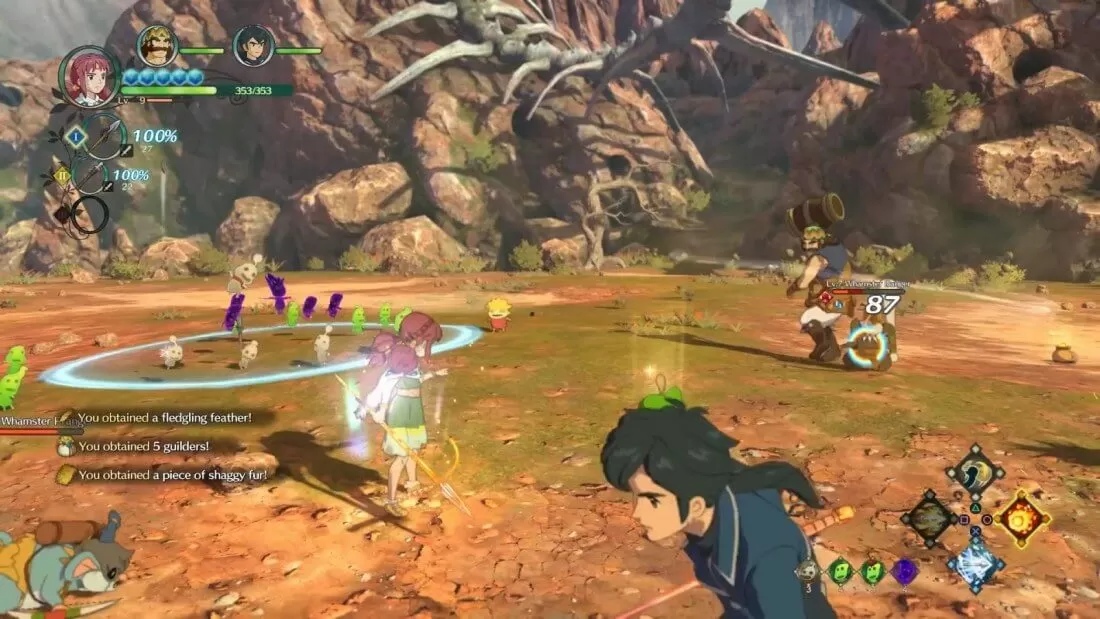The width and height of the screenshot is (1100, 619).
Task: Click the 5 guilders loot notification
Action: pyautogui.click(x=143, y=446)
